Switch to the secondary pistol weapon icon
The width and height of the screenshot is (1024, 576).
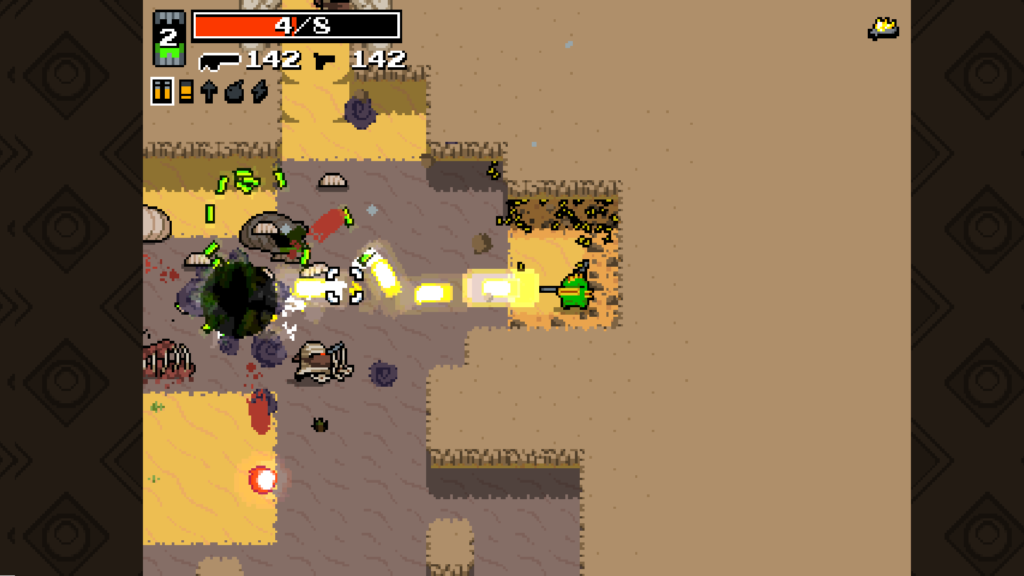(x=326, y=61)
